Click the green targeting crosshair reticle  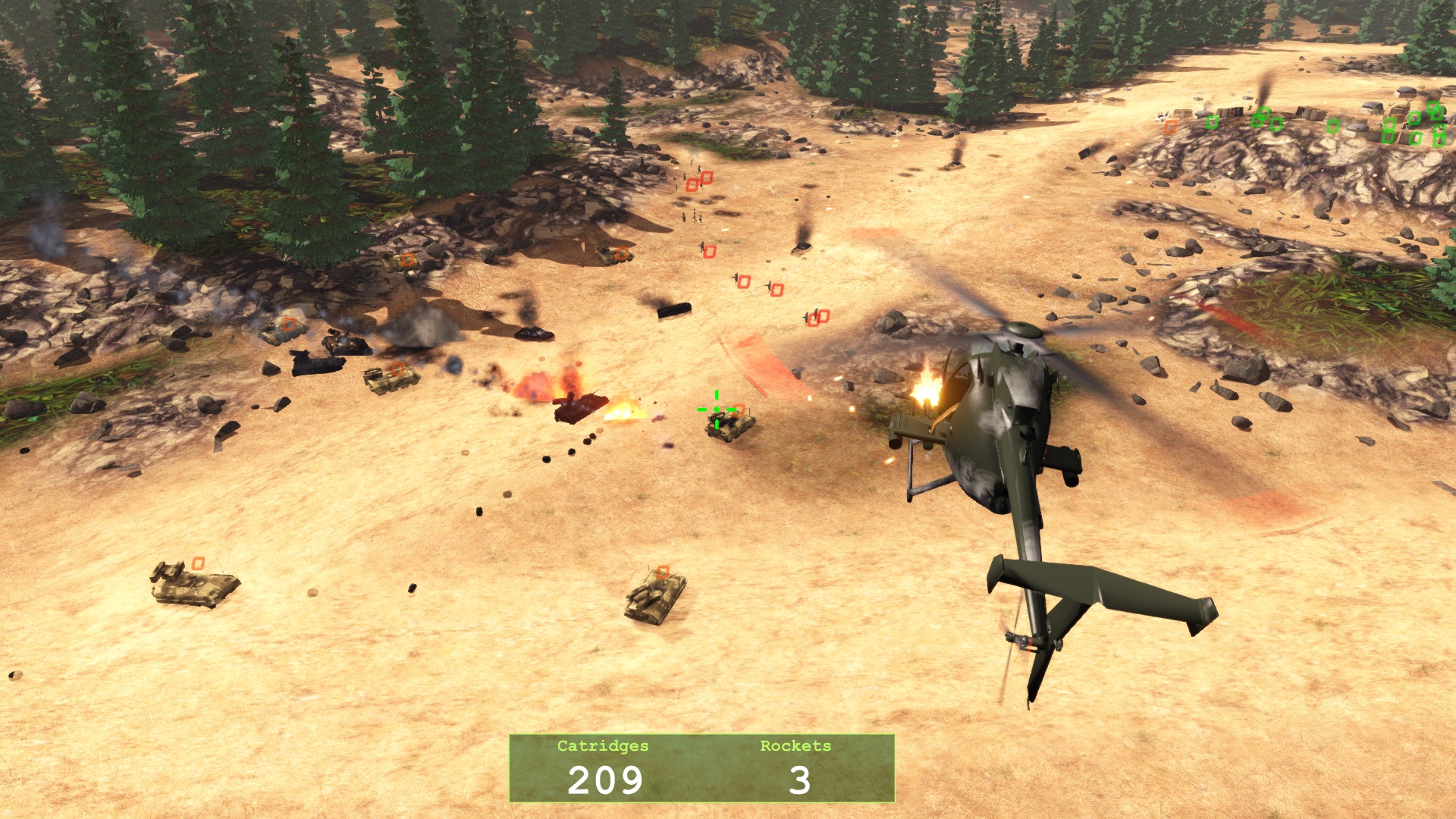[716, 409]
